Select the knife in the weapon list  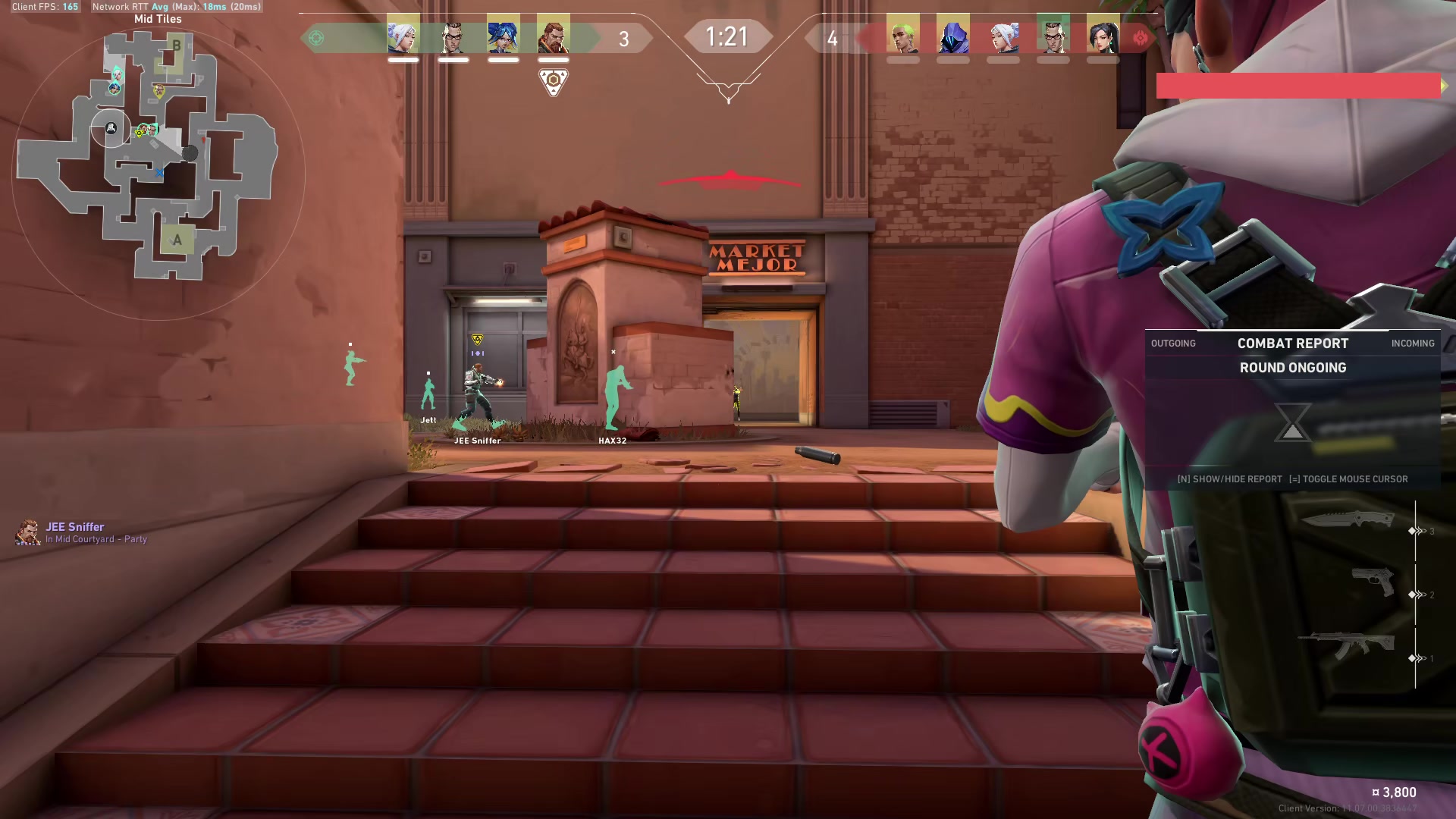coord(1348,519)
